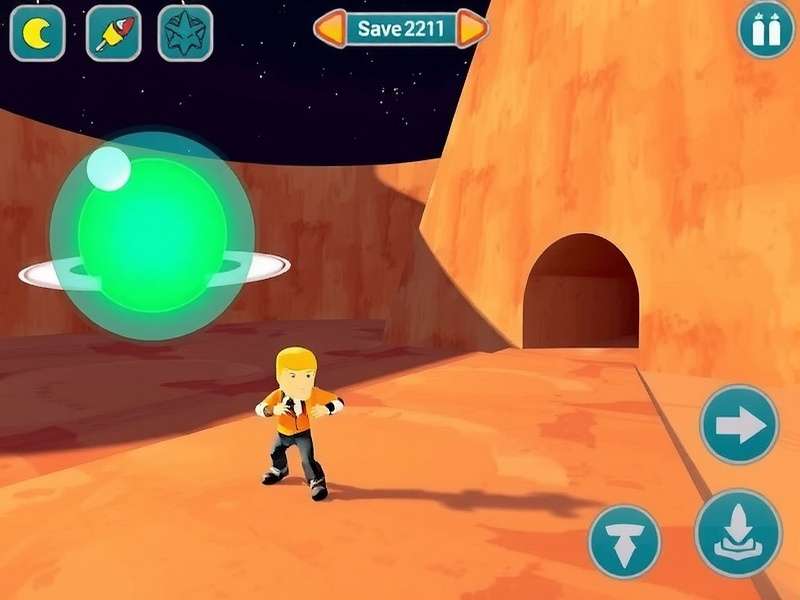The width and height of the screenshot is (800, 600).
Task: Activate the downward spike drill button
Action: [x=625, y=541]
